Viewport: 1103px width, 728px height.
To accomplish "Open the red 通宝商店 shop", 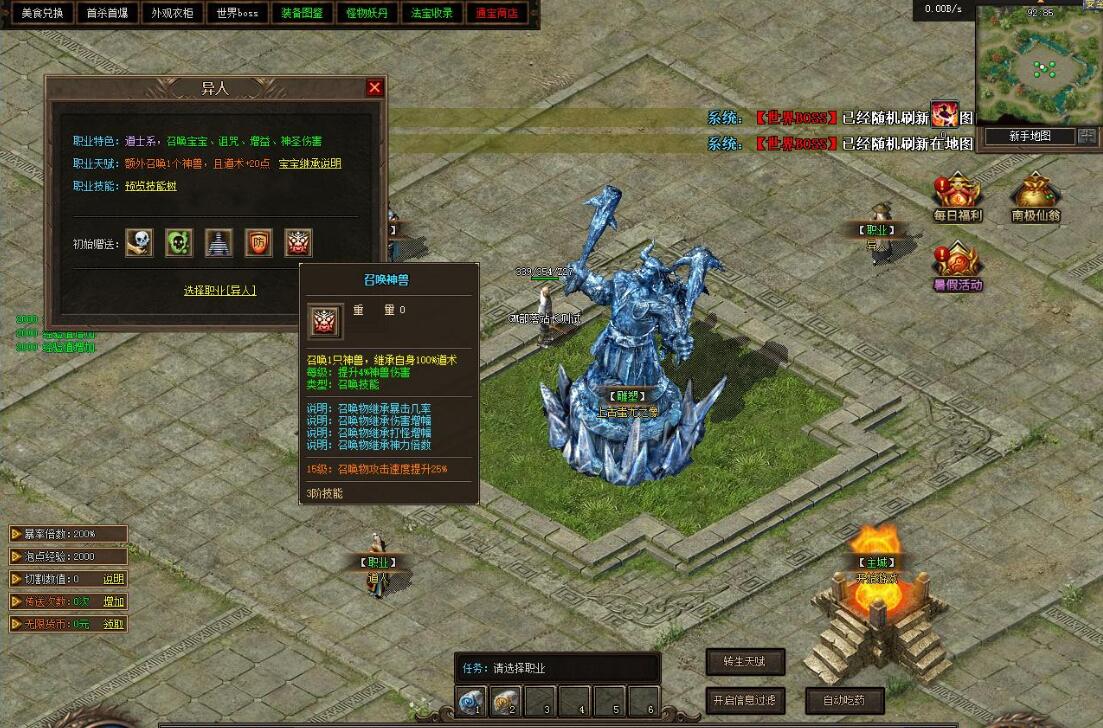I will click(x=497, y=14).
